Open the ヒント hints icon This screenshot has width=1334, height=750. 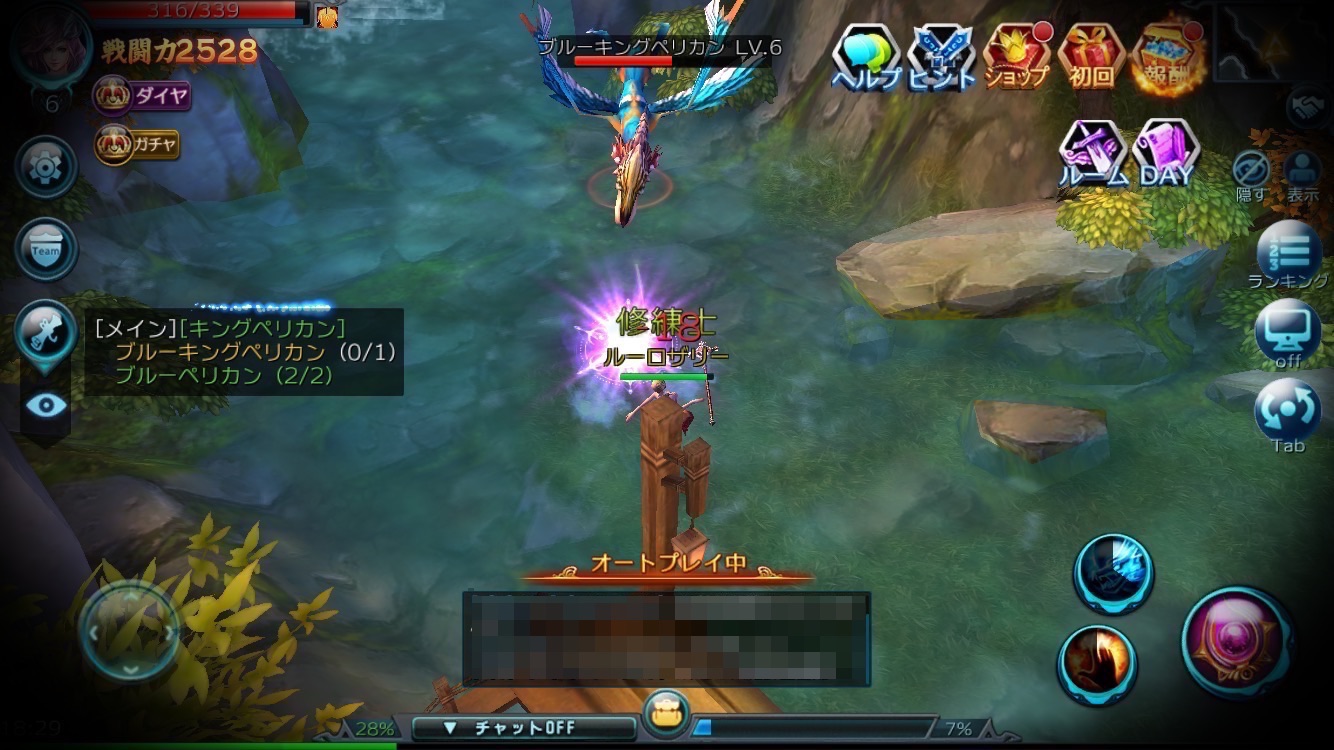pos(941,56)
